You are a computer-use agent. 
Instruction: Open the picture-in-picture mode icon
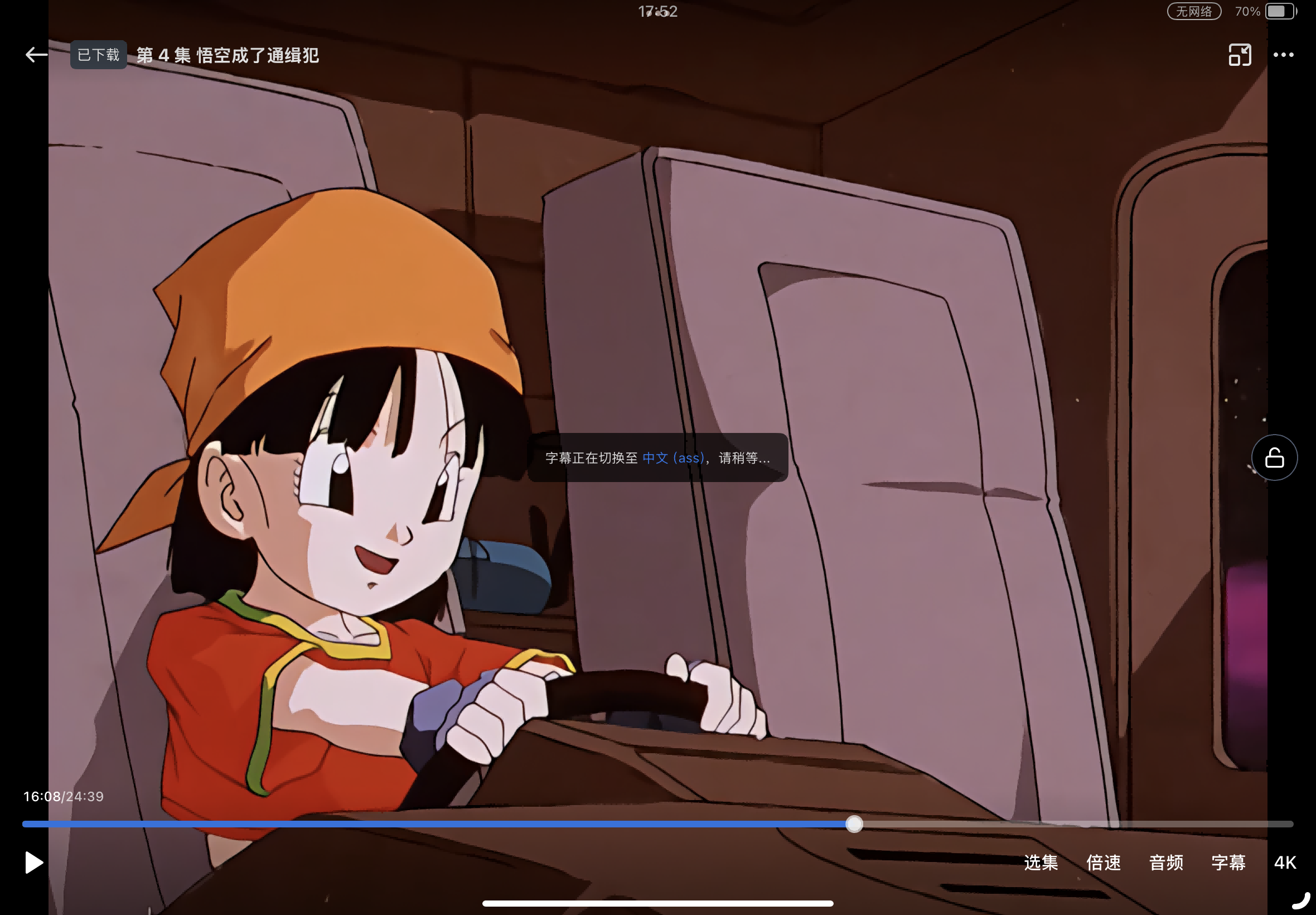(x=1239, y=55)
